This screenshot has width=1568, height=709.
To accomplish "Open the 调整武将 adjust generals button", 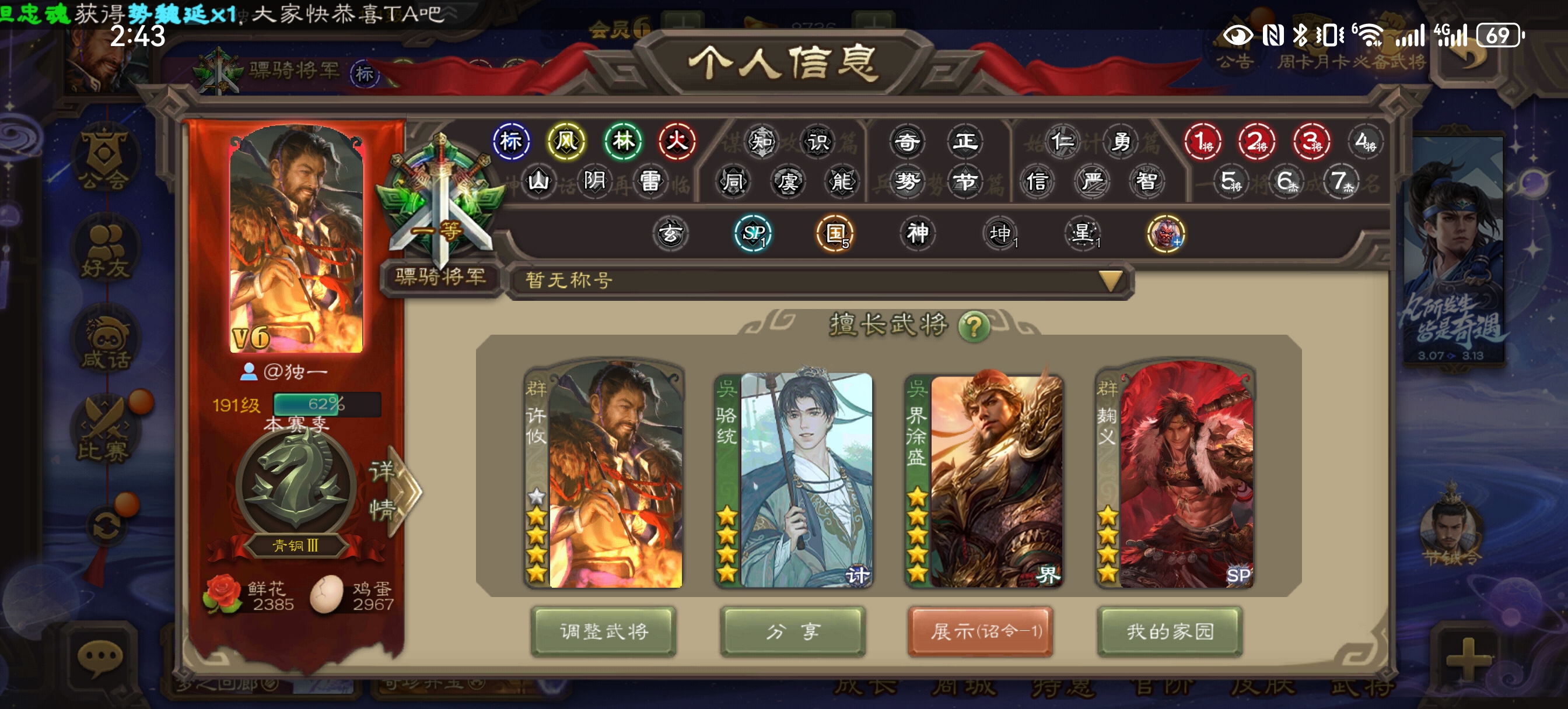I will (x=603, y=631).
